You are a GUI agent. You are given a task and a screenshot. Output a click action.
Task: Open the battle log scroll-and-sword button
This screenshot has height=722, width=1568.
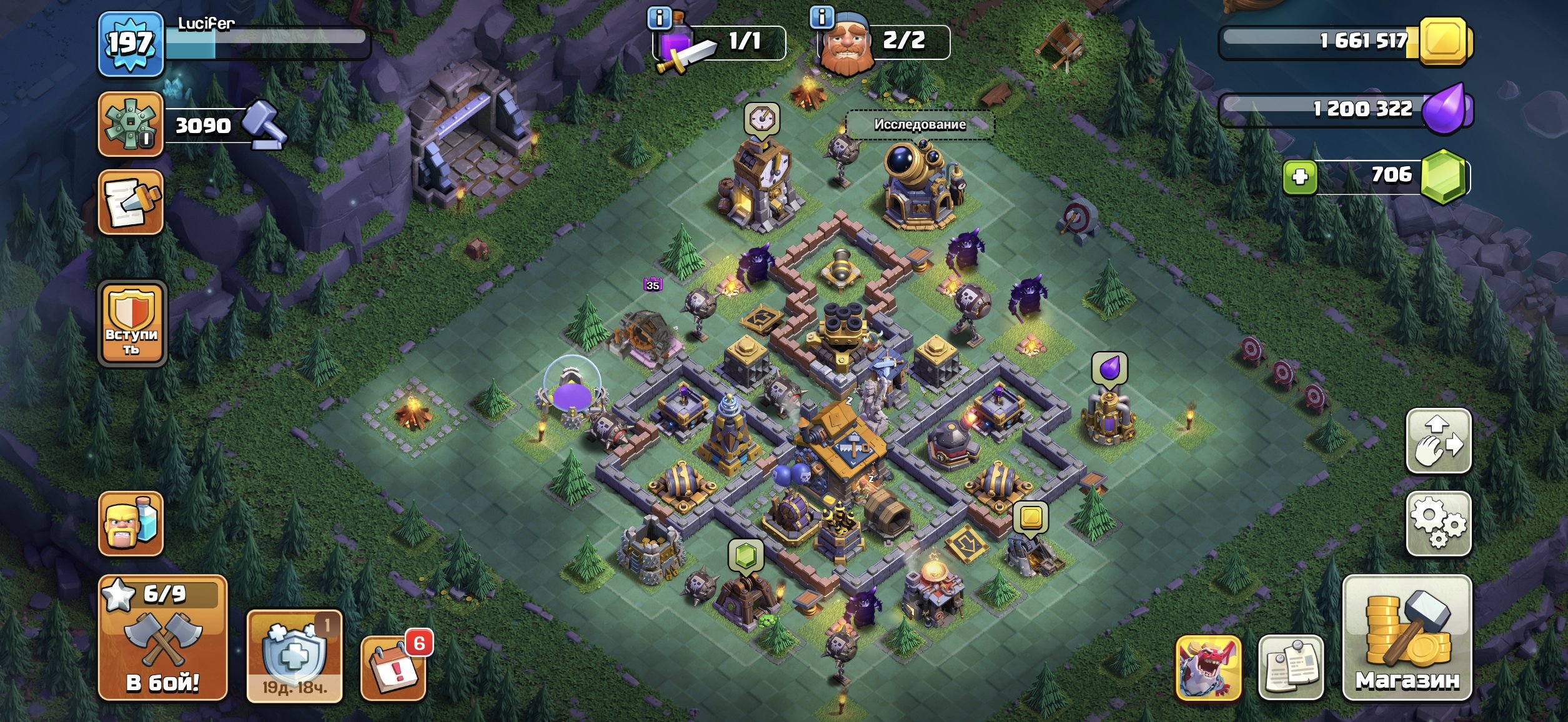pyautogui.click(x=131, y=202)
